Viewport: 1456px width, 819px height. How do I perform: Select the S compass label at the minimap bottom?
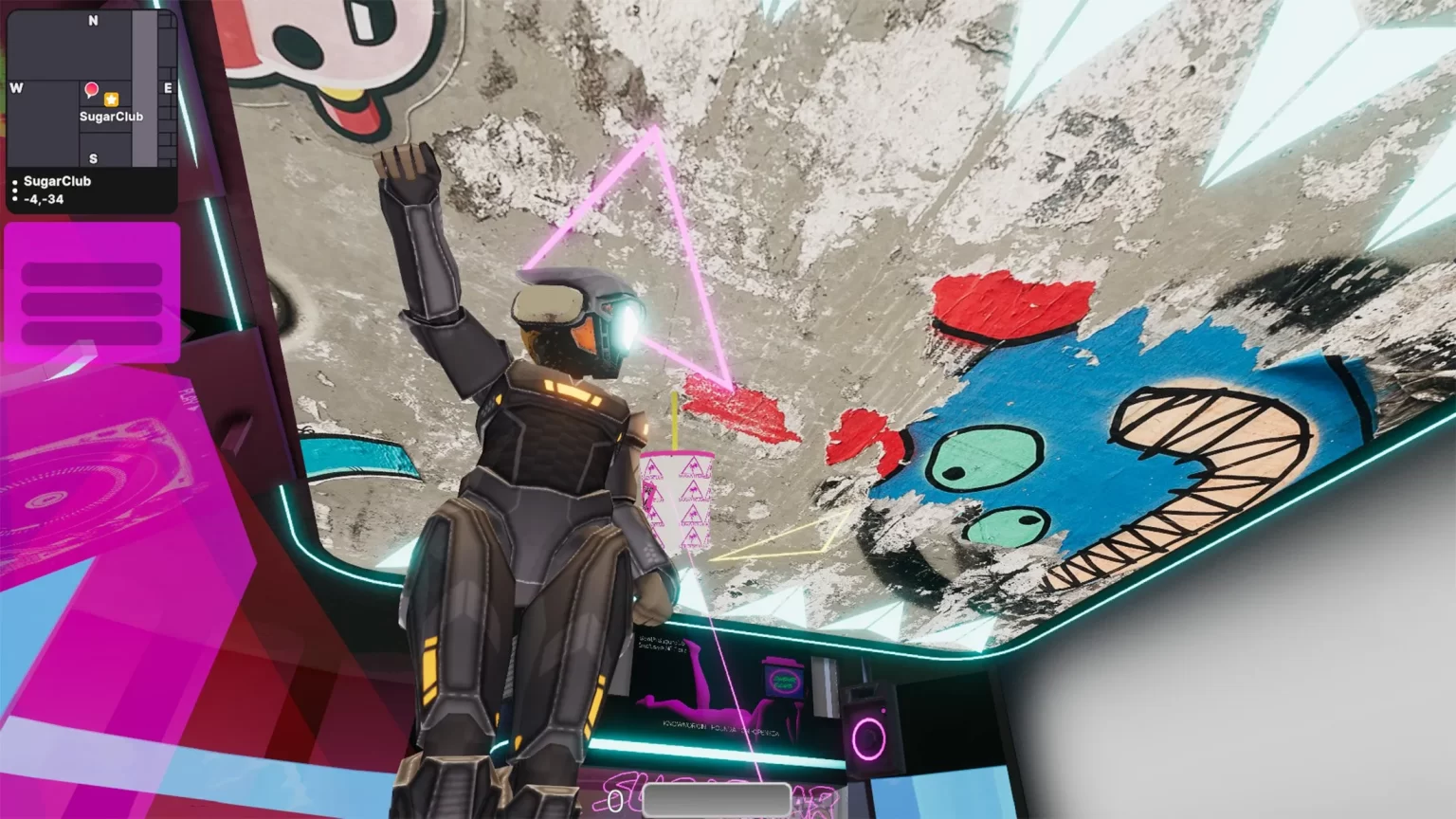coord(92,158)
